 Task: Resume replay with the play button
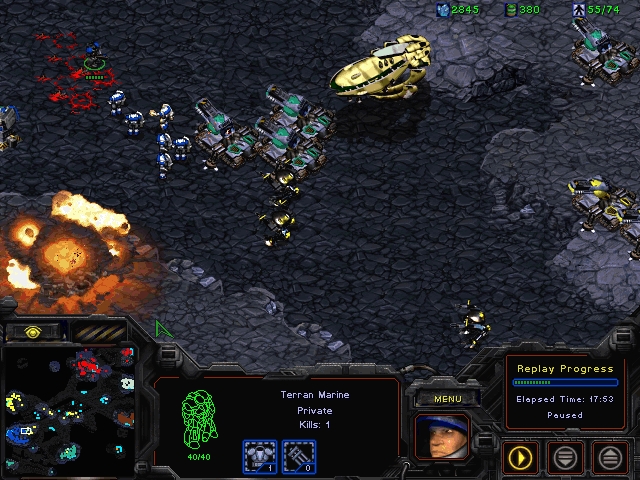(x=520, y=458)
